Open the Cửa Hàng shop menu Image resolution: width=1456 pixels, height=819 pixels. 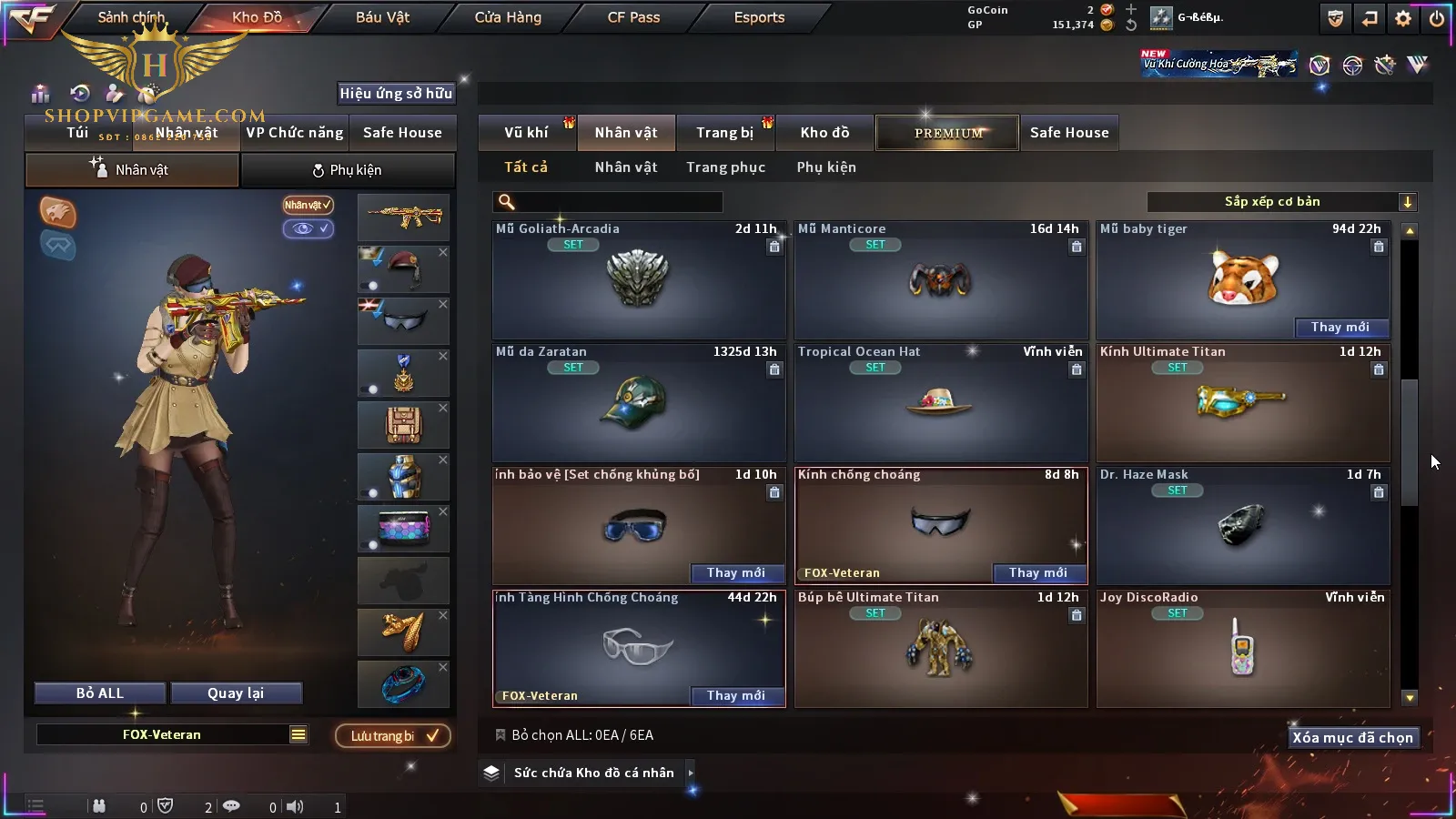[508, 17]
